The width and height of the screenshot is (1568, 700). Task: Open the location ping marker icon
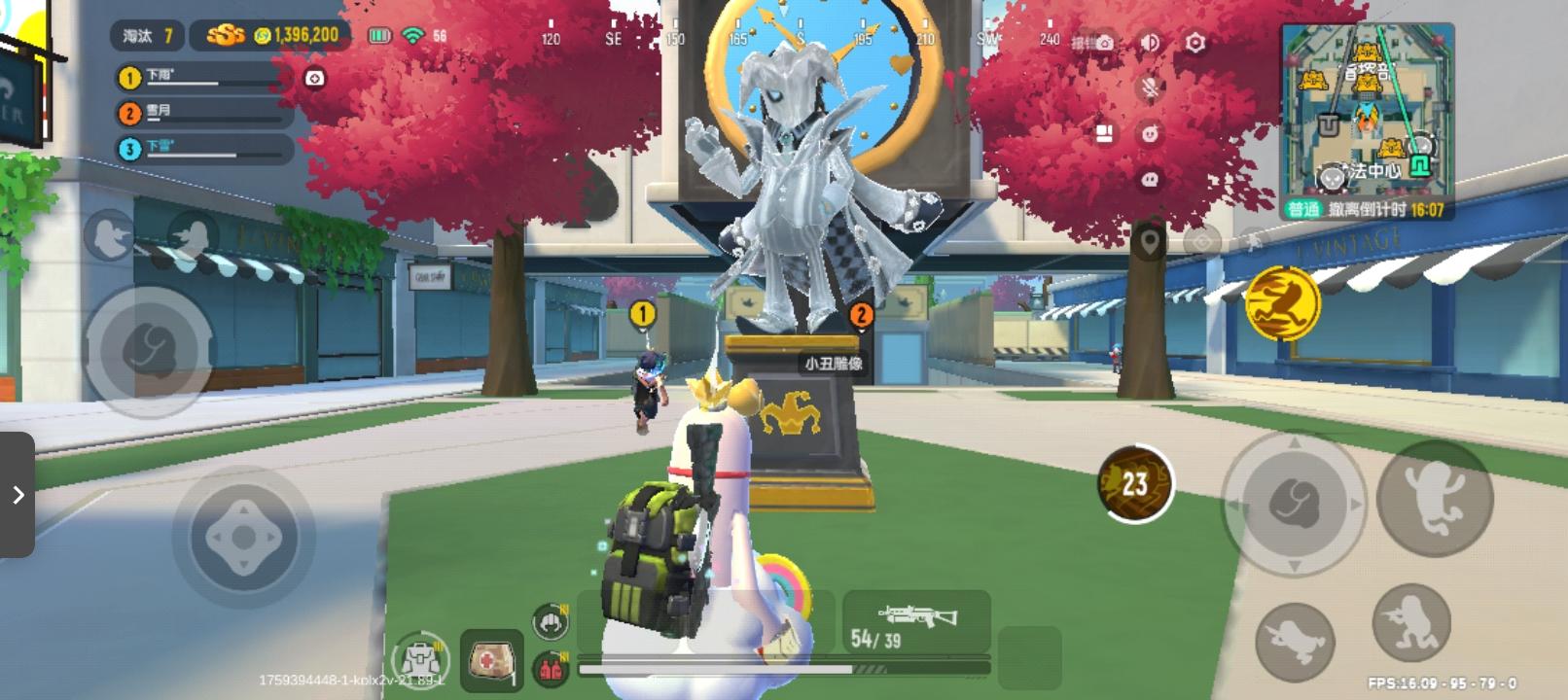[x=1149, y=241]
